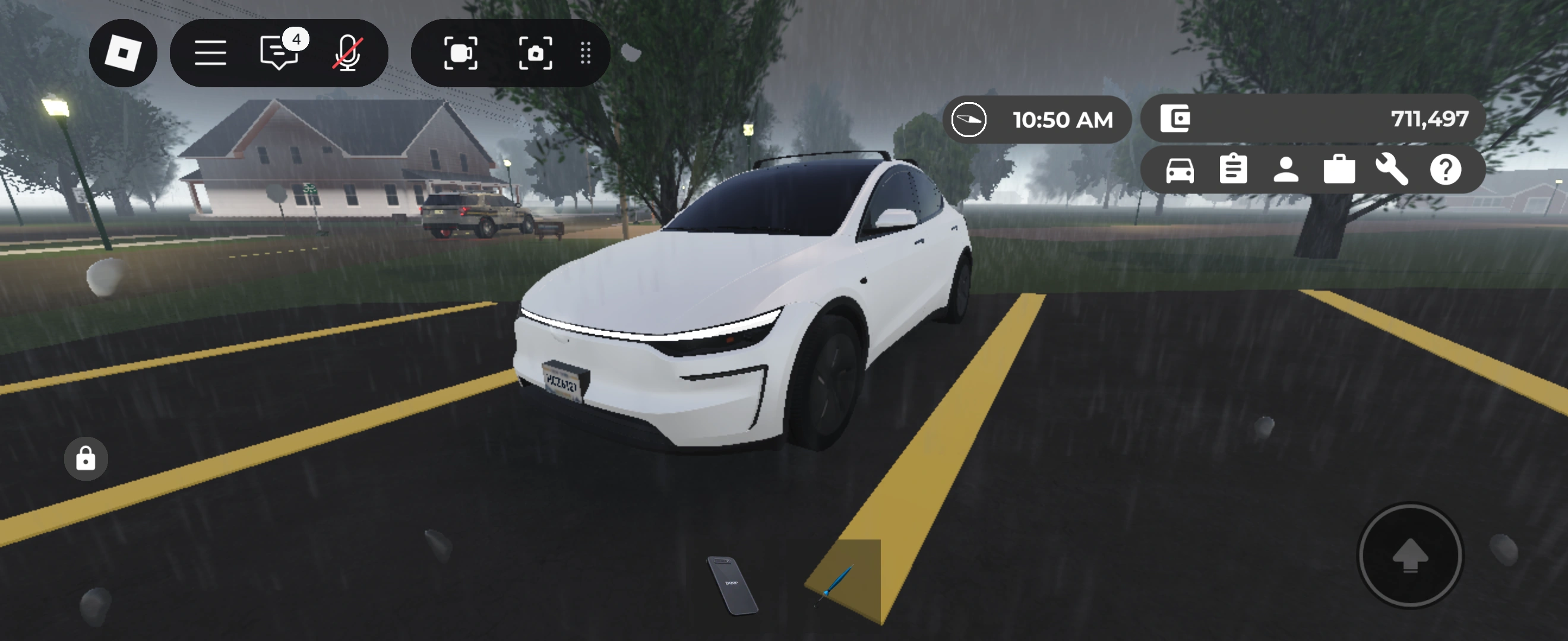
Task: Unmute the crossed-out microphone
Action: coord(347,53)
